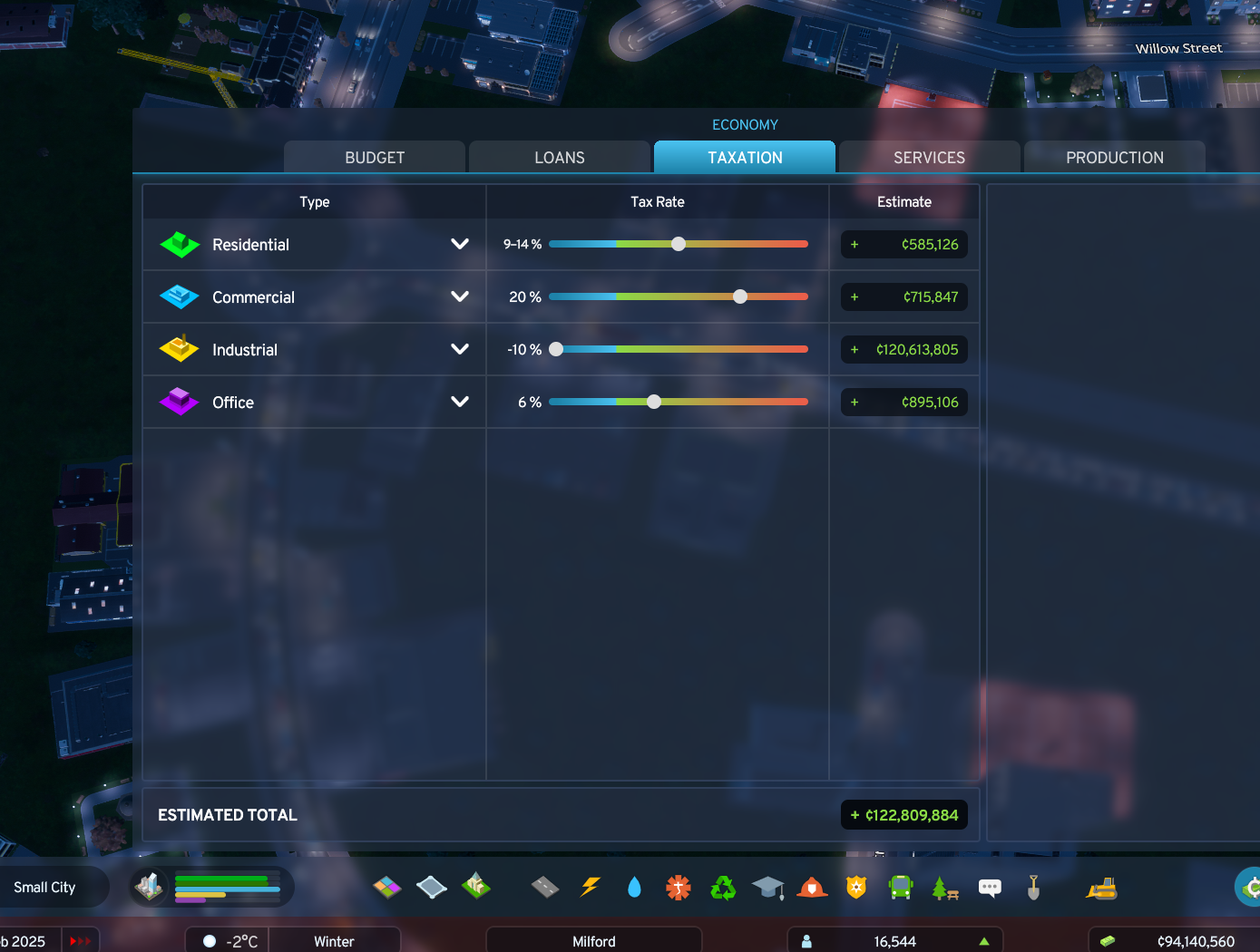
Task: Expand the Commercial tax breakdown
Action: click(x=460, y=296)
